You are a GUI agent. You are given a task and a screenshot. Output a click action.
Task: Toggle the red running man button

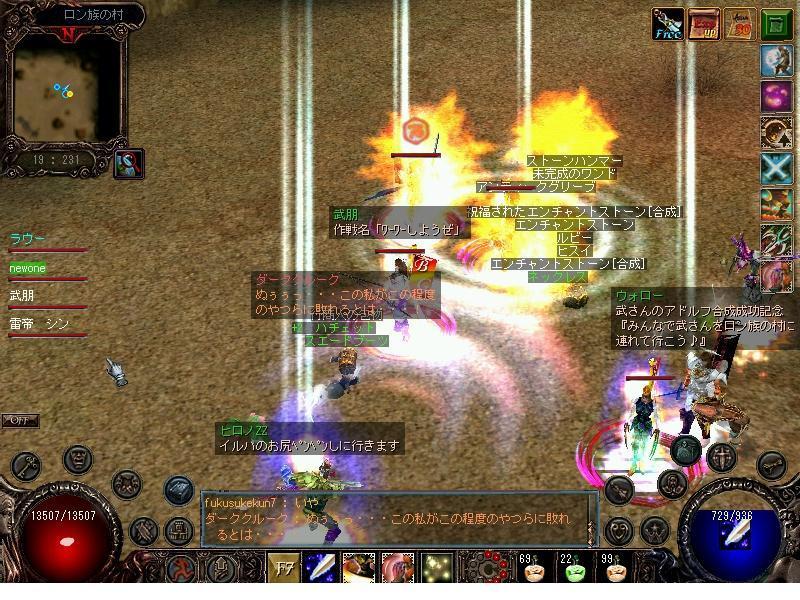coord(183,568)
